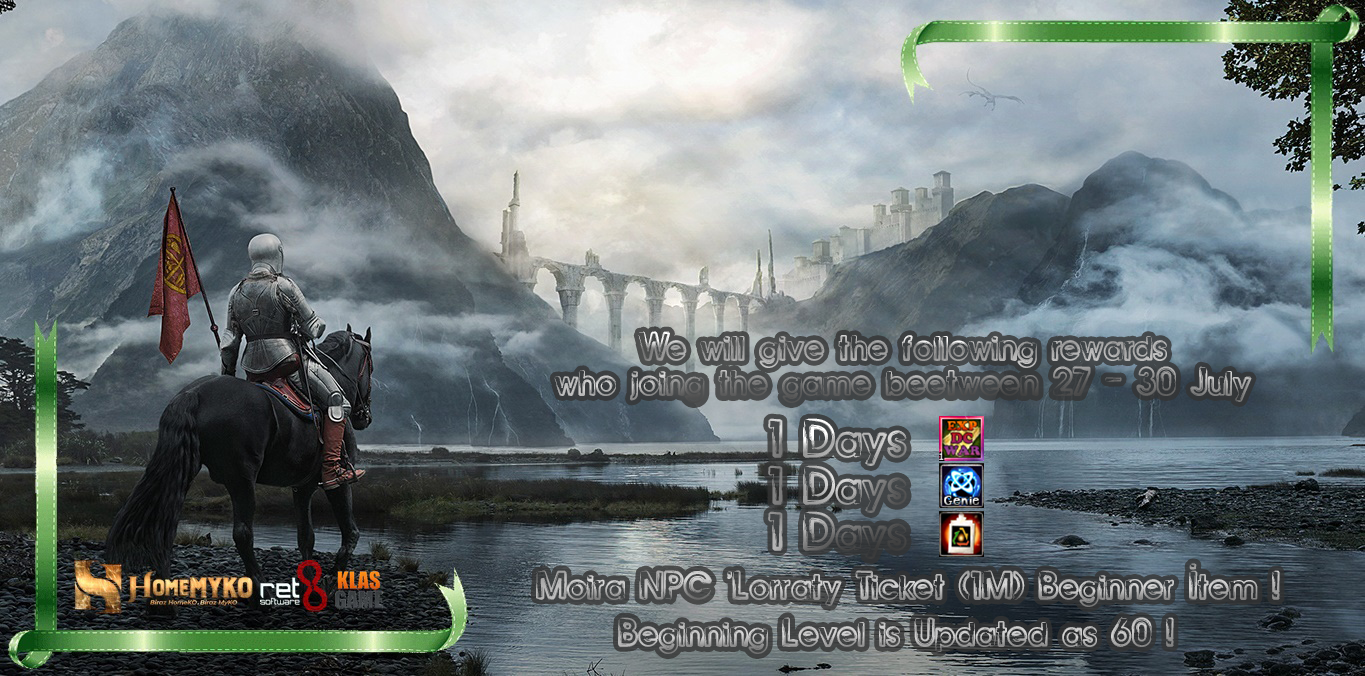
Task: Click the EXP DC WAR reward icon
Action: pyautogui.click(x=961, y=438)
